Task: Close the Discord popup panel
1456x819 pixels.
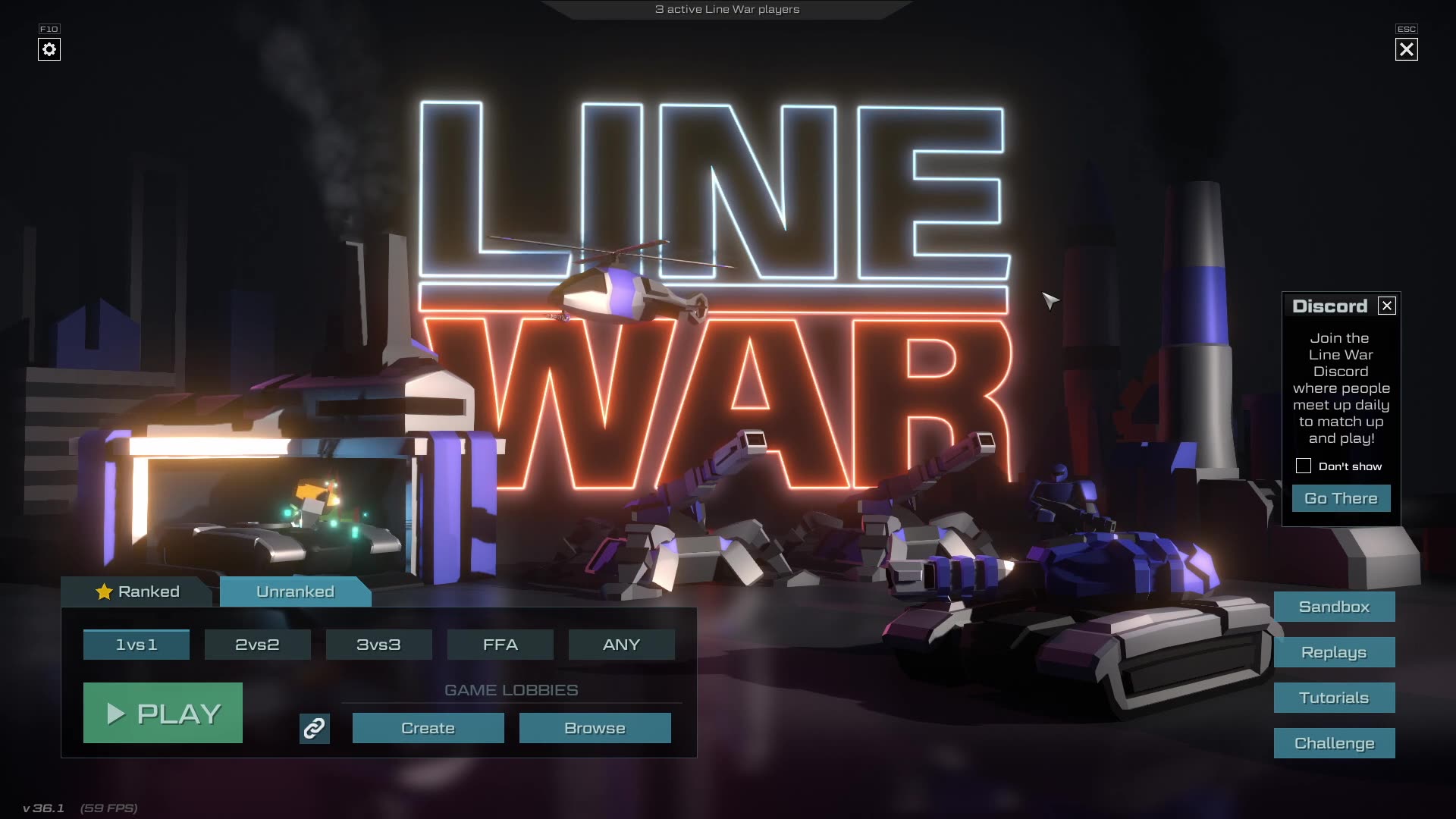Action: tap(1387, 306)
